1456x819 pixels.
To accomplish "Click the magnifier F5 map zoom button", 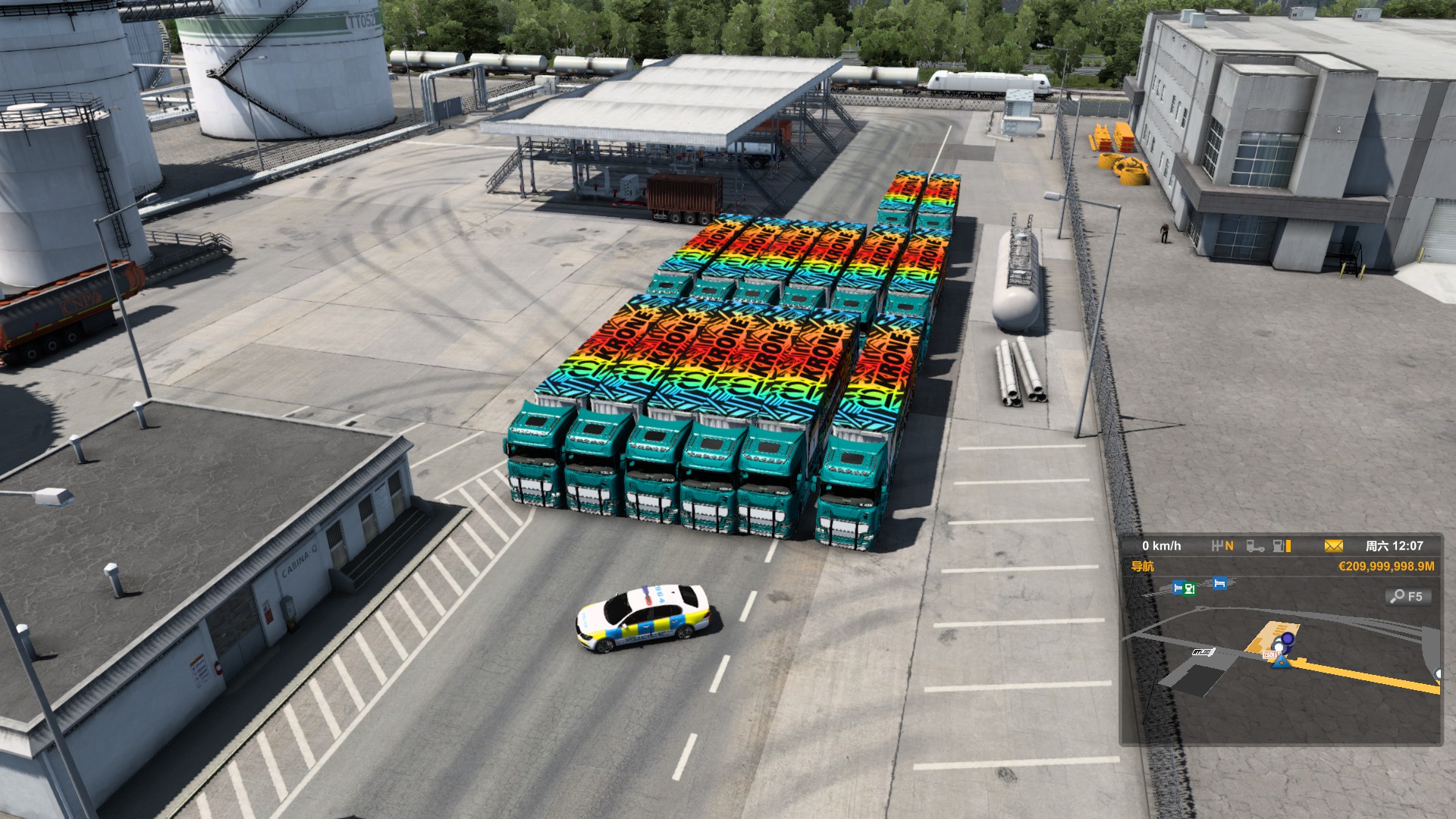I will [x=1408, y=597].
